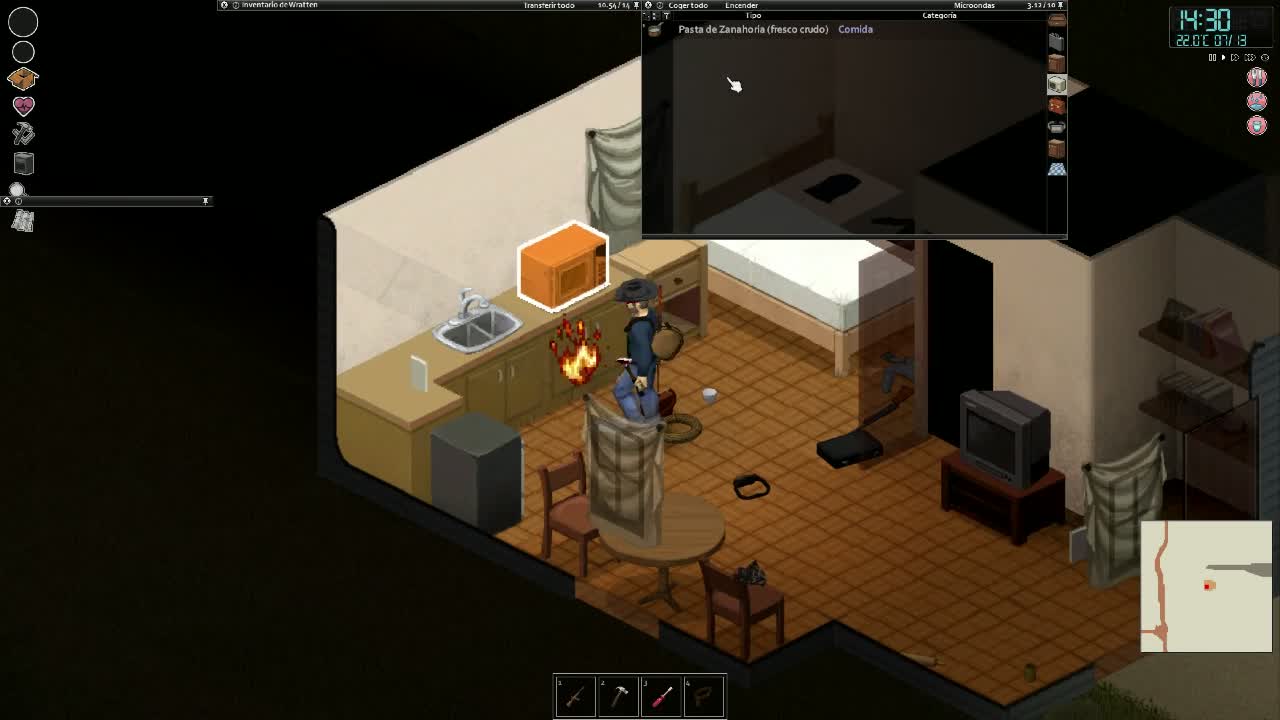The width and height of the screenshot is (1280, 720).
Task: Select the checkered blanket container icon at sidebar bottom
Action: point(1057,168)
